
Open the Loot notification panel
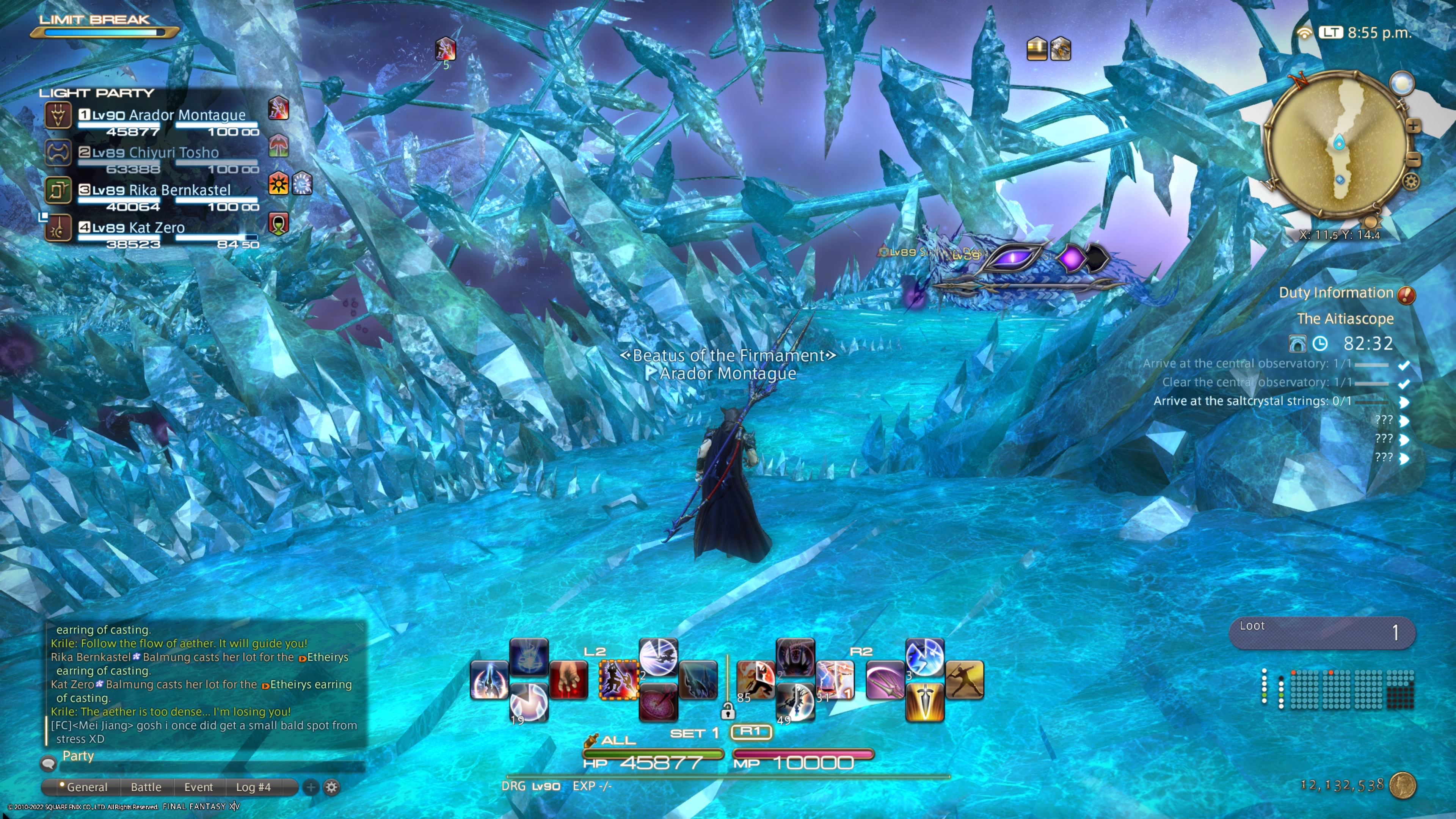tap(1322, 632)
